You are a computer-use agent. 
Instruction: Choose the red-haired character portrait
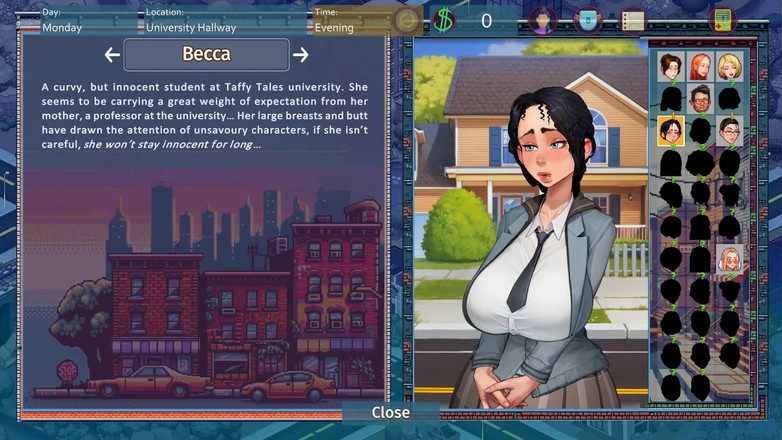[x=700, y=67]
